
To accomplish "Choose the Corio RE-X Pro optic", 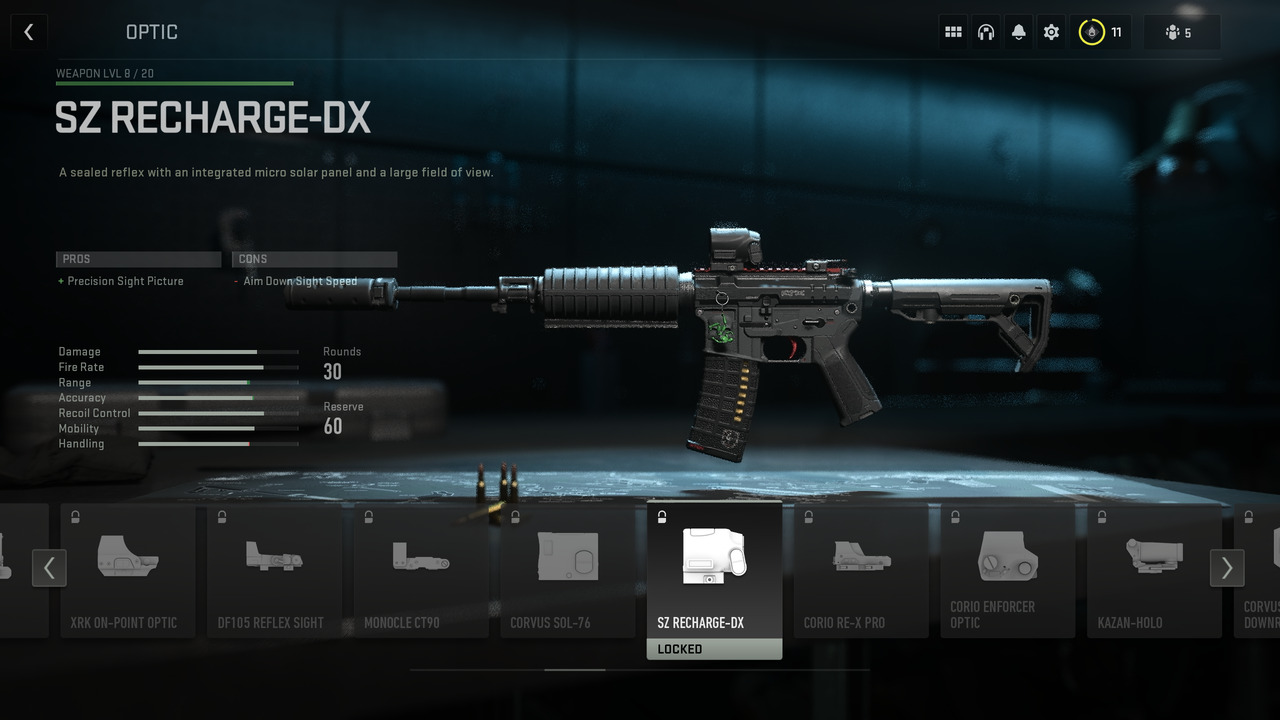I will click(x=861, y=570).
